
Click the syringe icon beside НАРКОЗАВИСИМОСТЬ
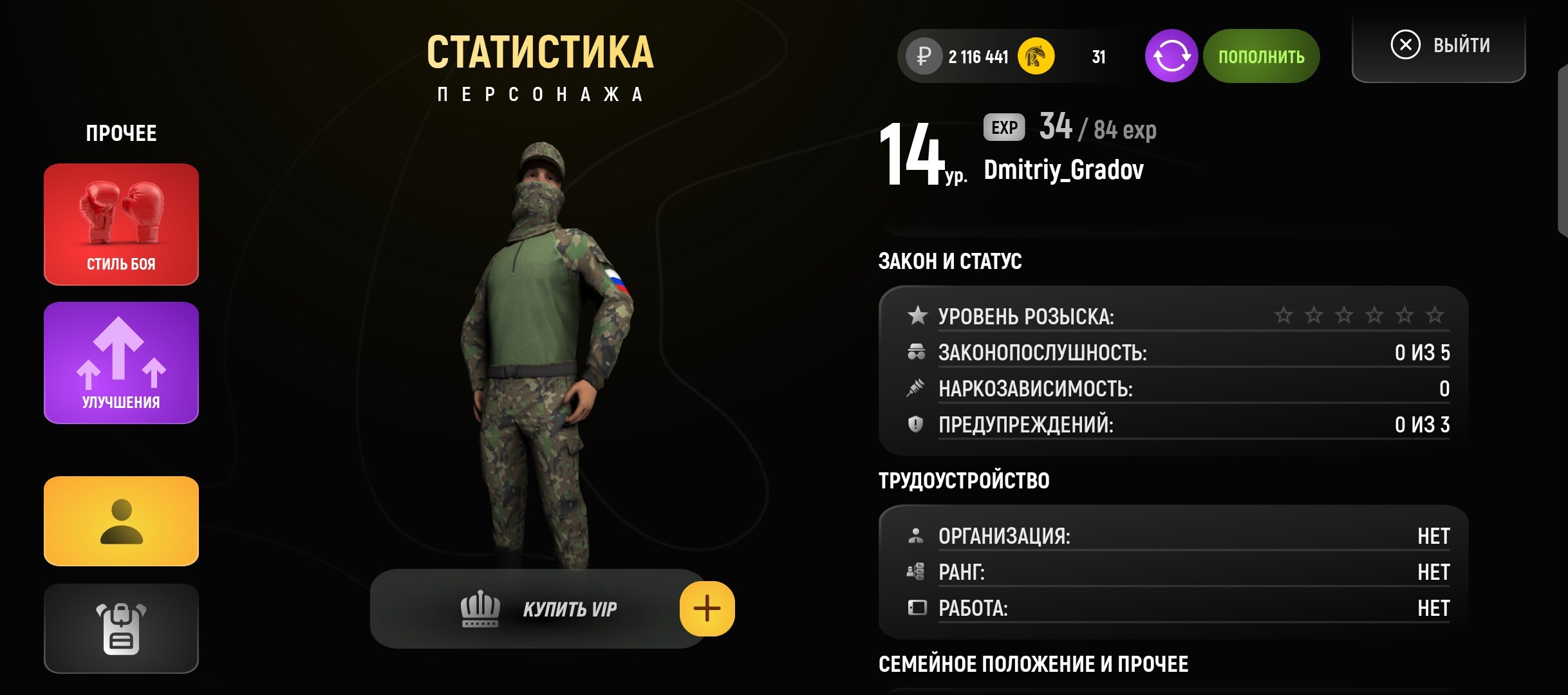click(915, 387)
